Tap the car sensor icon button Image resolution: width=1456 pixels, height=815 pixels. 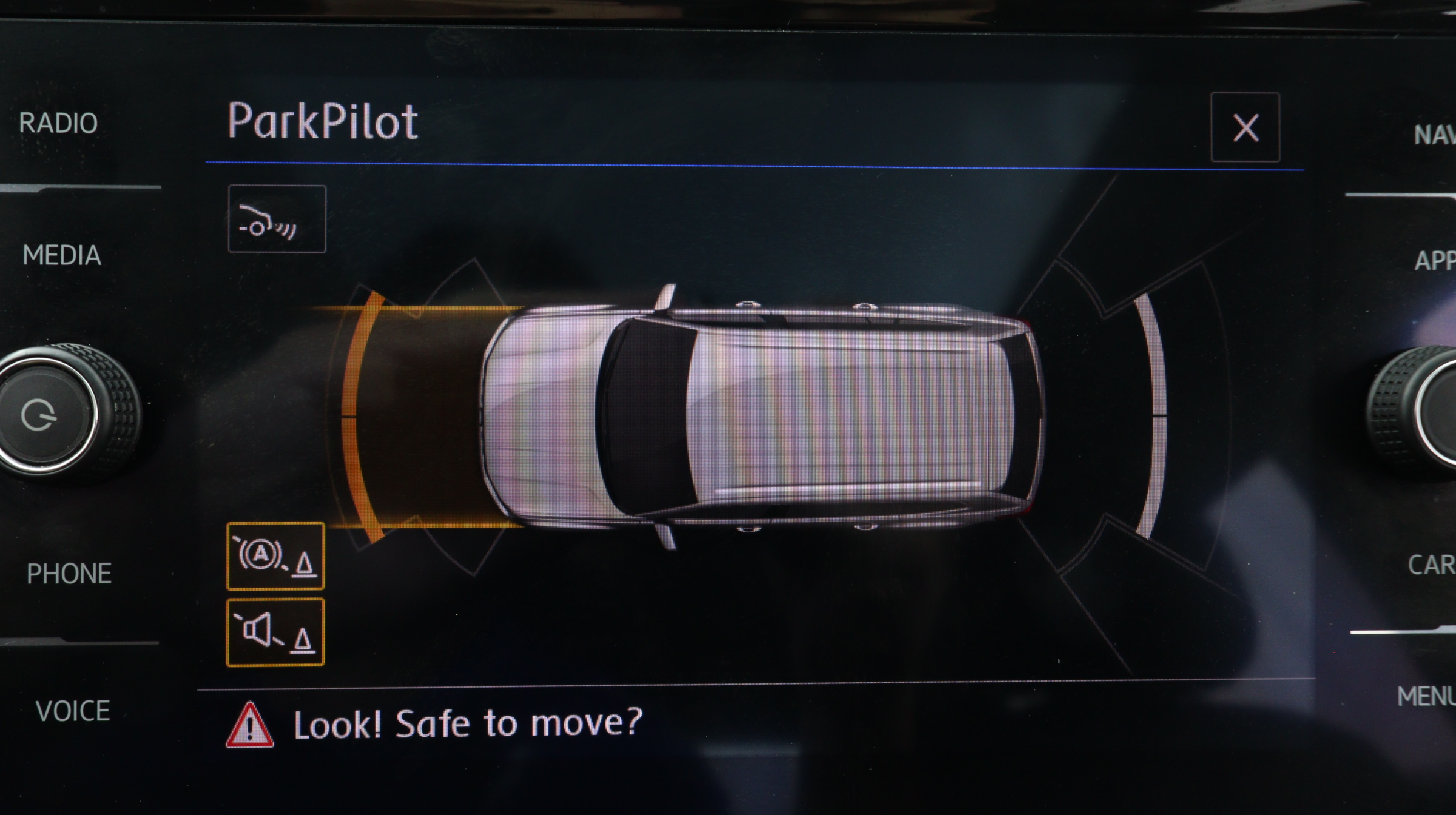pyautogui.click(x=277, y=219)
